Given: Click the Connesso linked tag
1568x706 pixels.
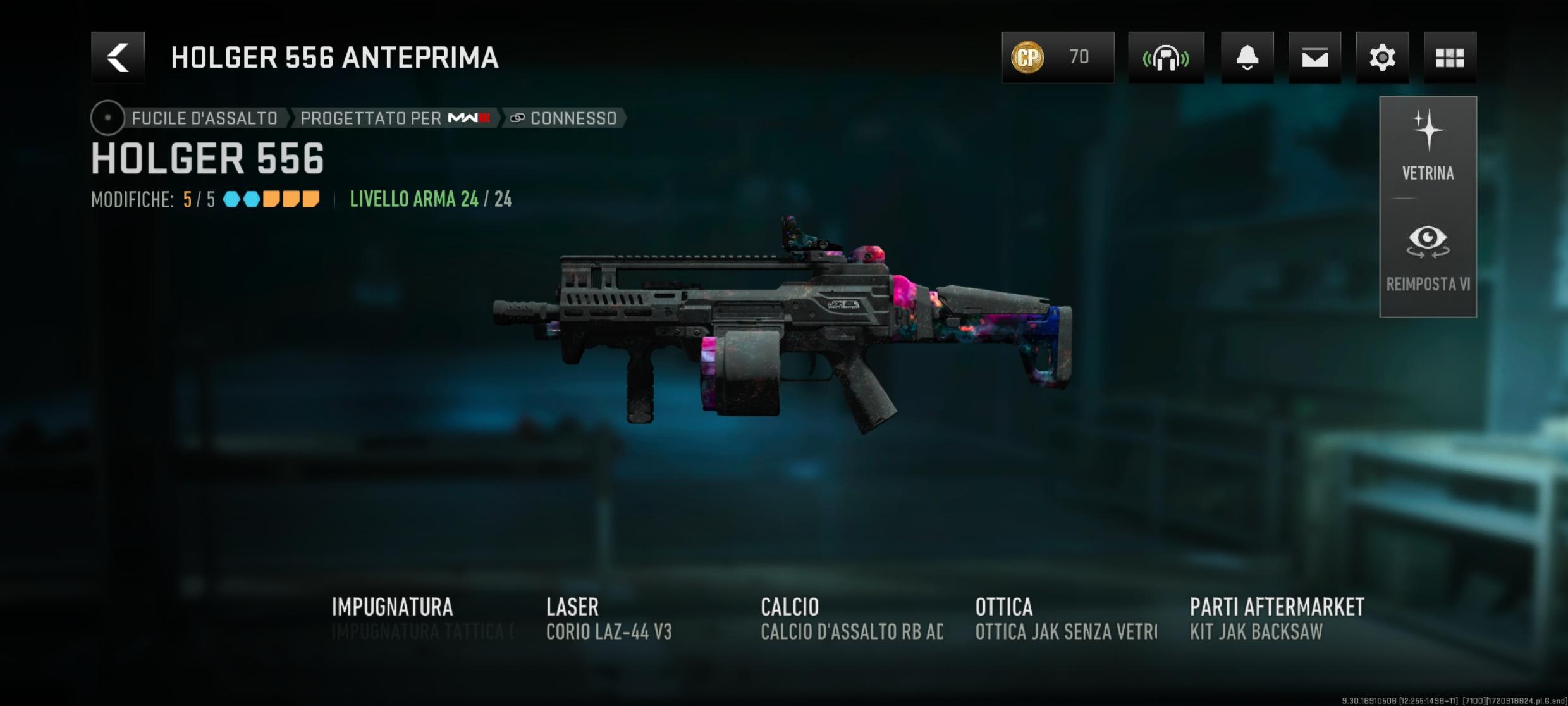Looking at the screenshot, I should [x=564, y=118].
